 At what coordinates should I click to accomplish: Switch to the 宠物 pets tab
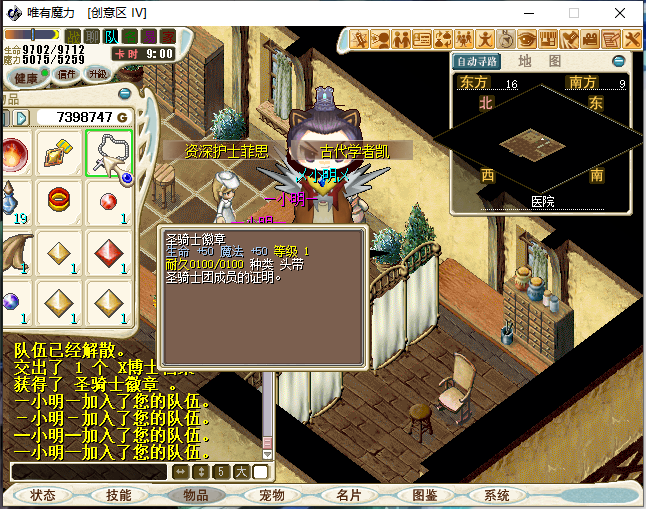271,495
